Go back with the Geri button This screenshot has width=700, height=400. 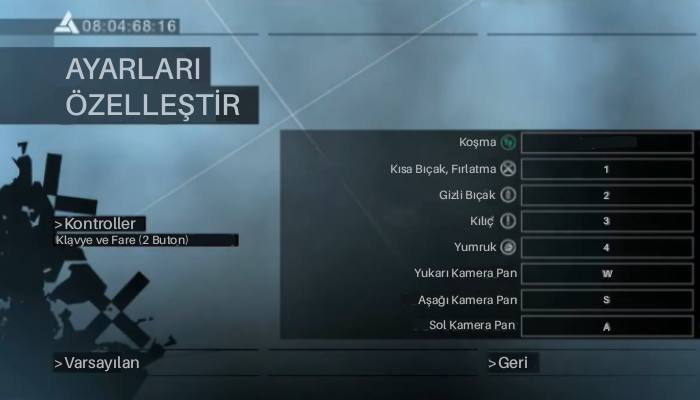coord(512,363)
